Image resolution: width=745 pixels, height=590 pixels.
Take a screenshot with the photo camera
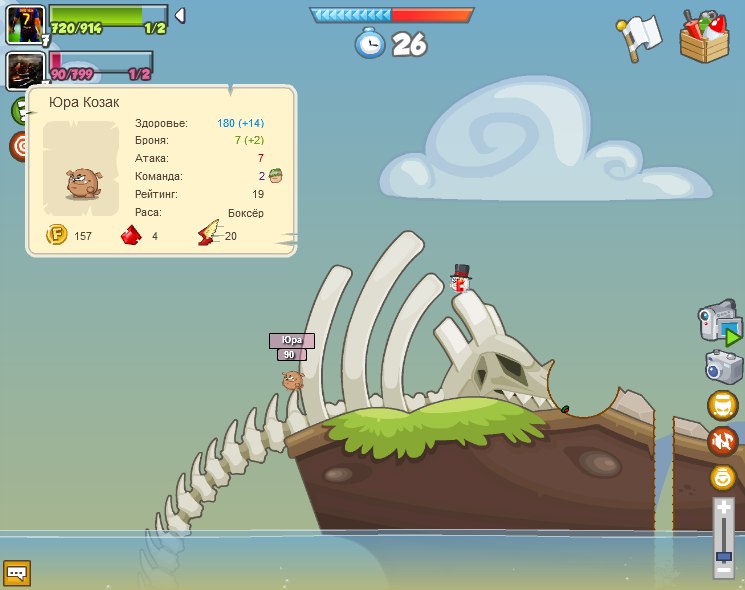[x=723, y=366]
